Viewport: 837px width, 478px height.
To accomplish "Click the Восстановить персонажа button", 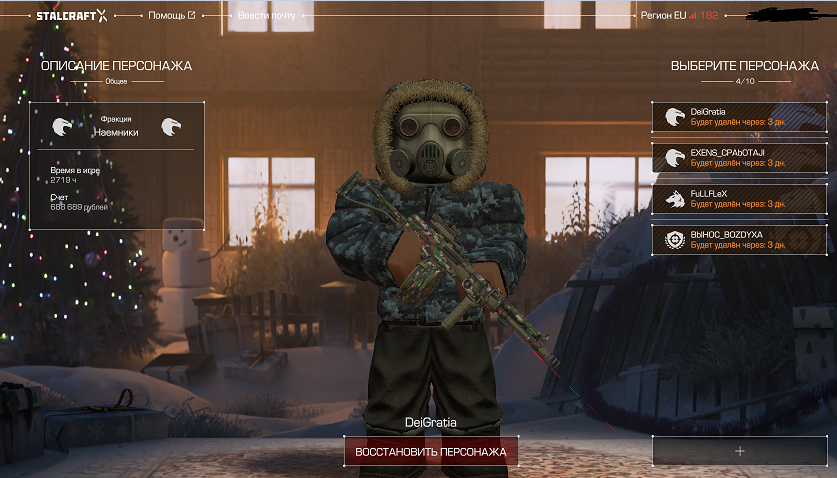I will click(x=430, y=452).
